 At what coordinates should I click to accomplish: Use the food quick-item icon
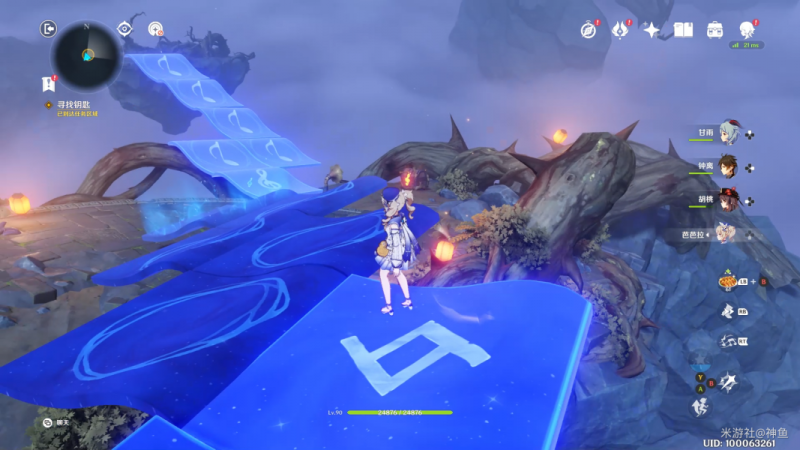[x=728, y=282]
